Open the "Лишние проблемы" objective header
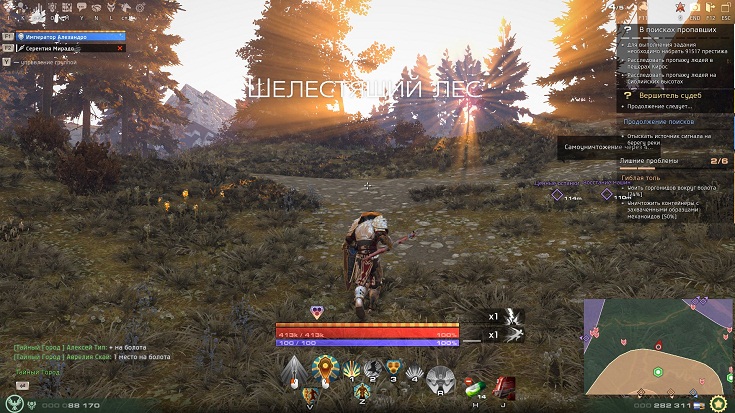The width and height of the screenshot is (735, 413). click(x=650, y=160)
